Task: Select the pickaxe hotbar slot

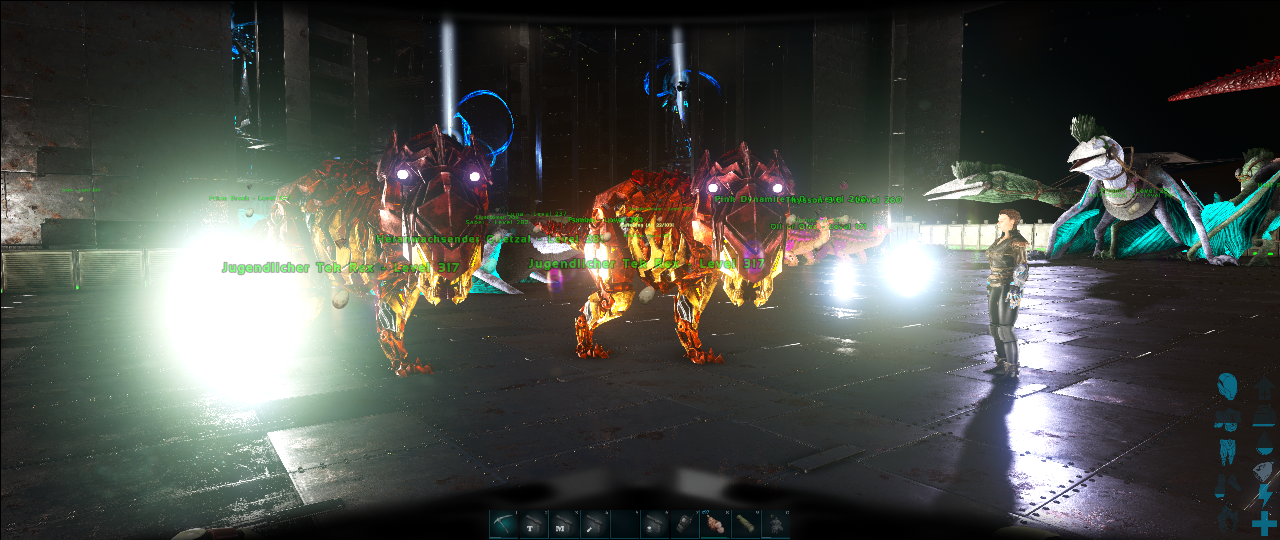Action: coord(504,524)
